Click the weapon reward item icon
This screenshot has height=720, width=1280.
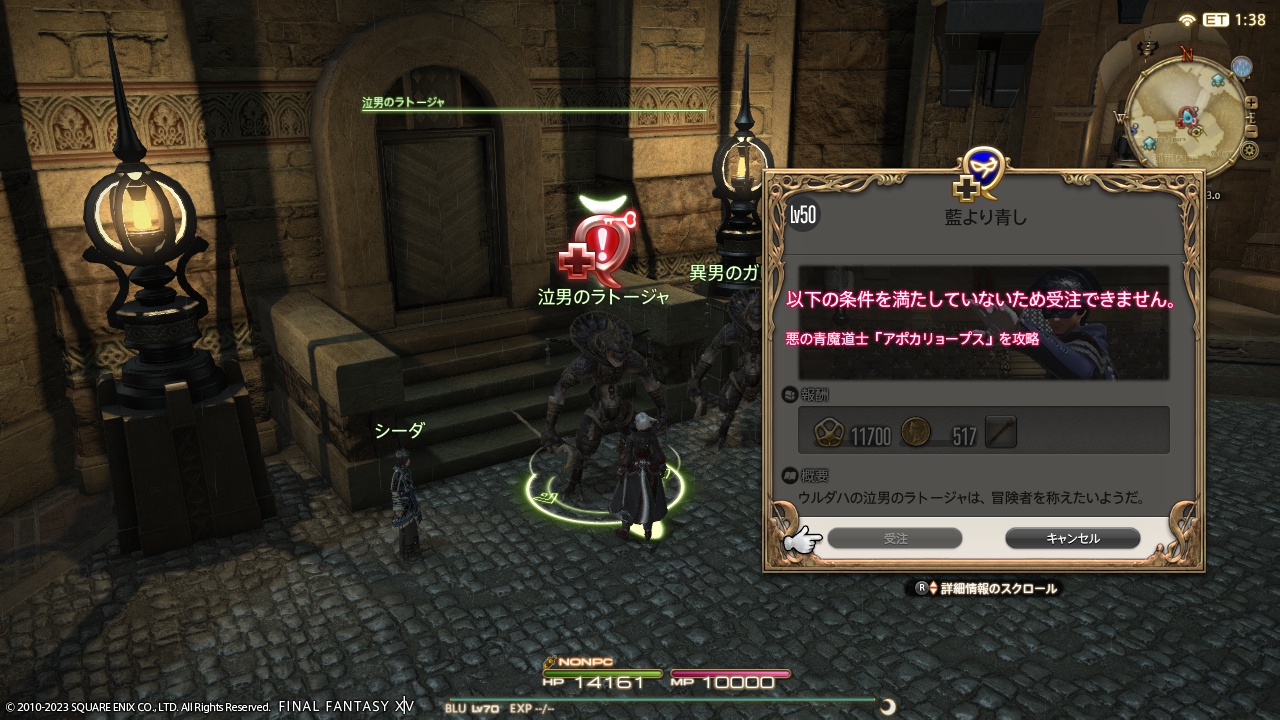[1000, 430]
